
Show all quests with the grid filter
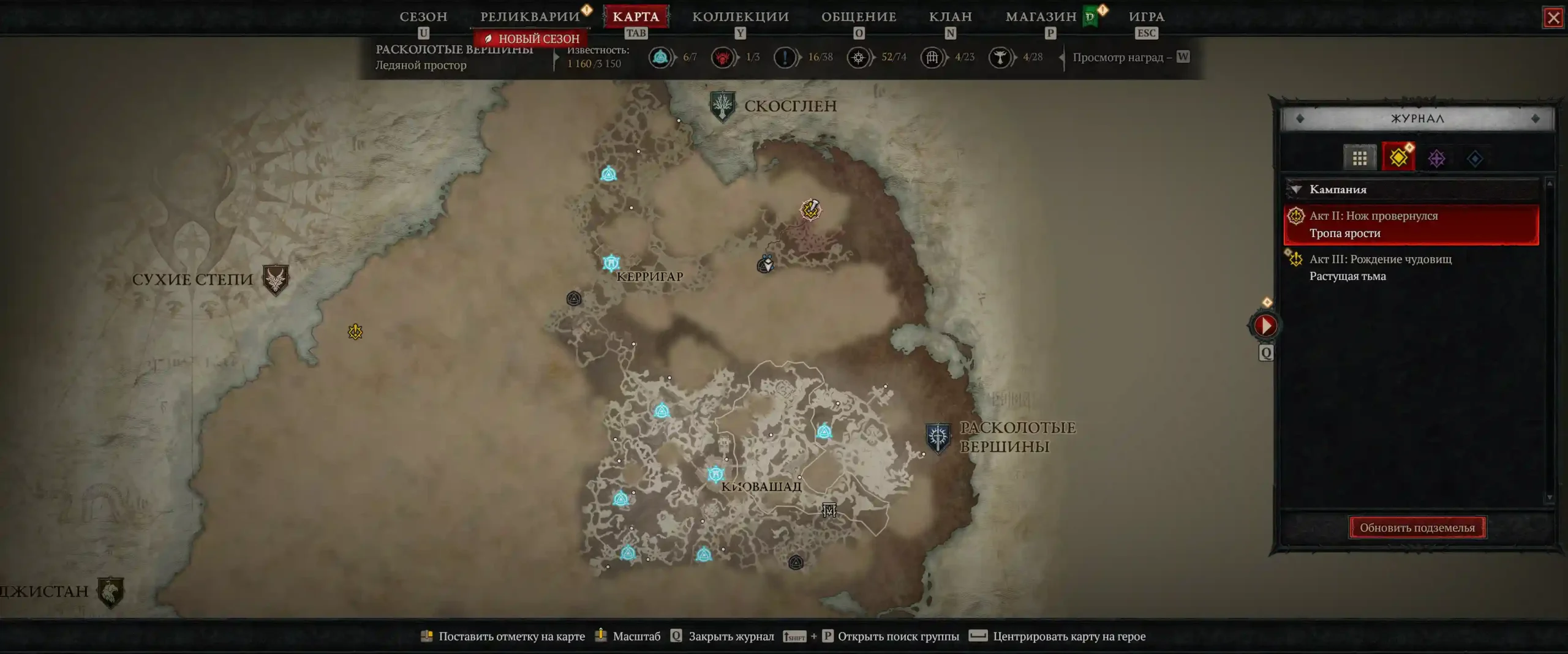pyautogui.click(x=1359, y=159)
